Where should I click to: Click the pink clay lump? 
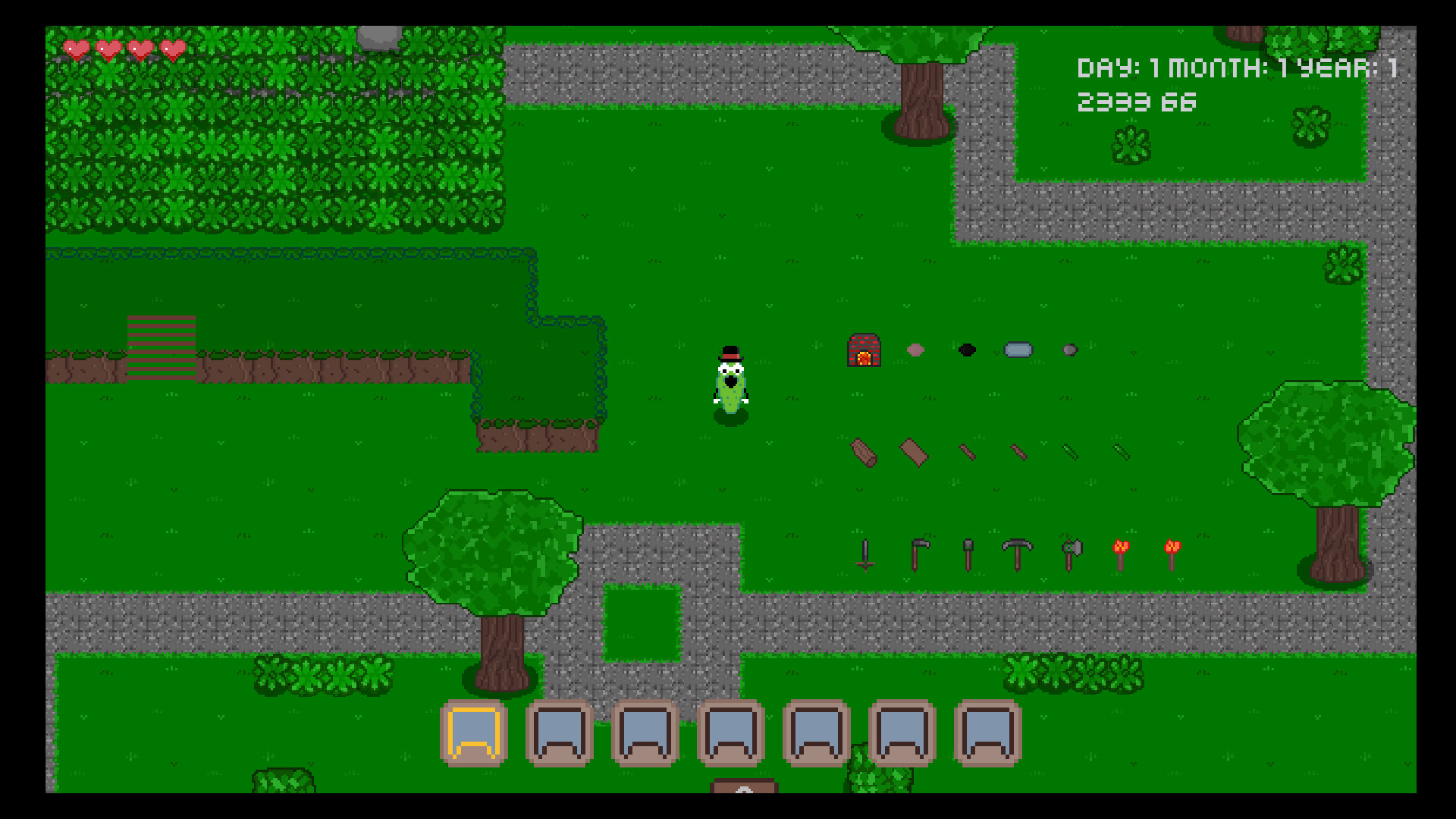pyautogui.click(x=916, y=350)
